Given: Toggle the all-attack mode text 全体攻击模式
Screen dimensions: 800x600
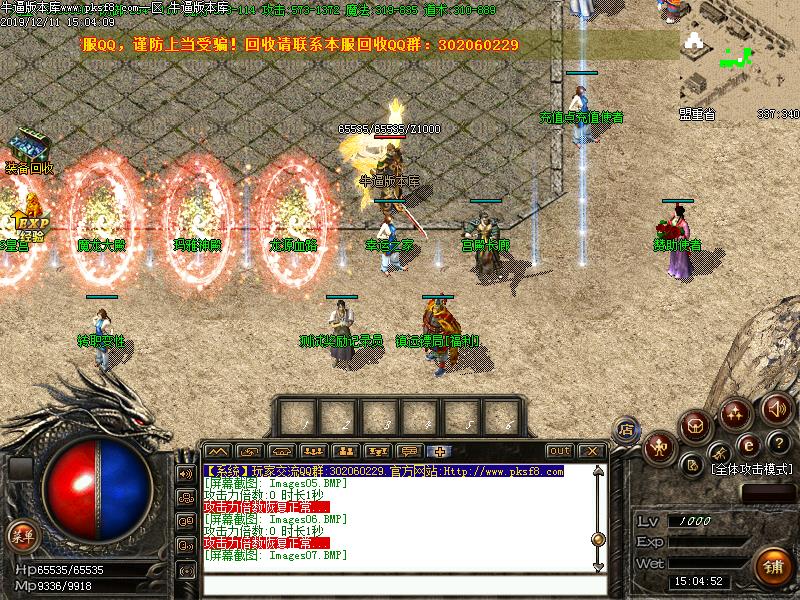Looking at the screenshot, I should (750, 469).
